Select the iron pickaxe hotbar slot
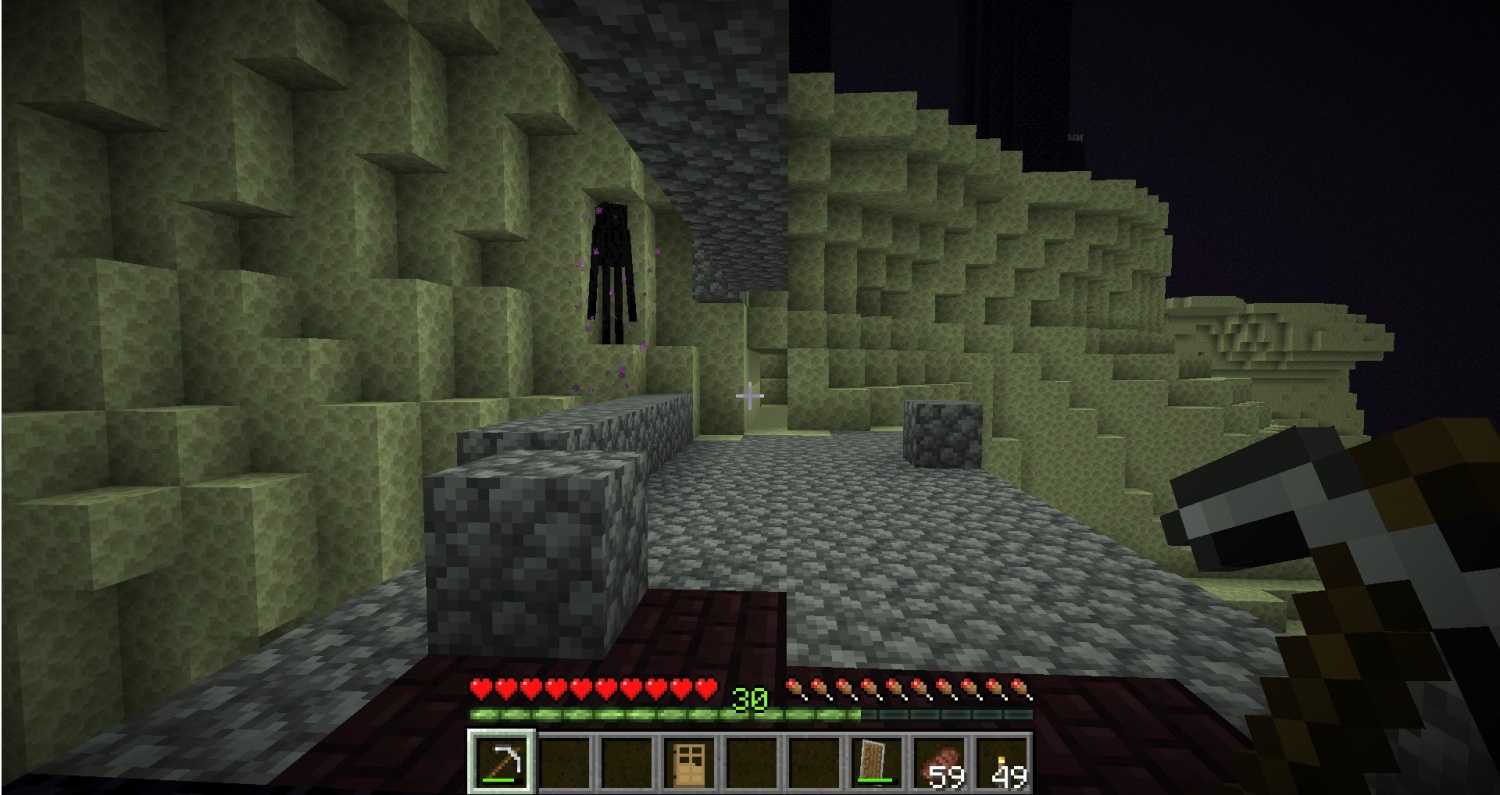 502,763
